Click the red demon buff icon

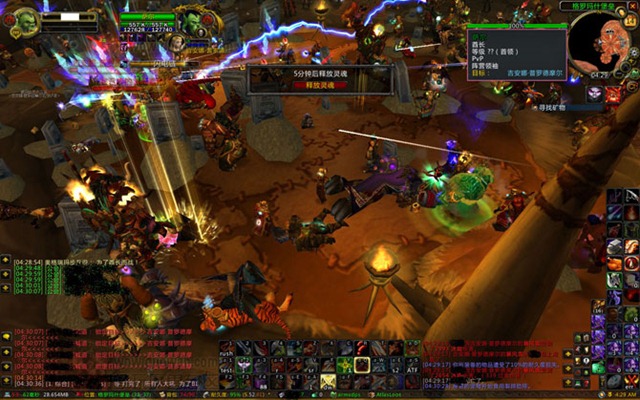coord(614,93)
